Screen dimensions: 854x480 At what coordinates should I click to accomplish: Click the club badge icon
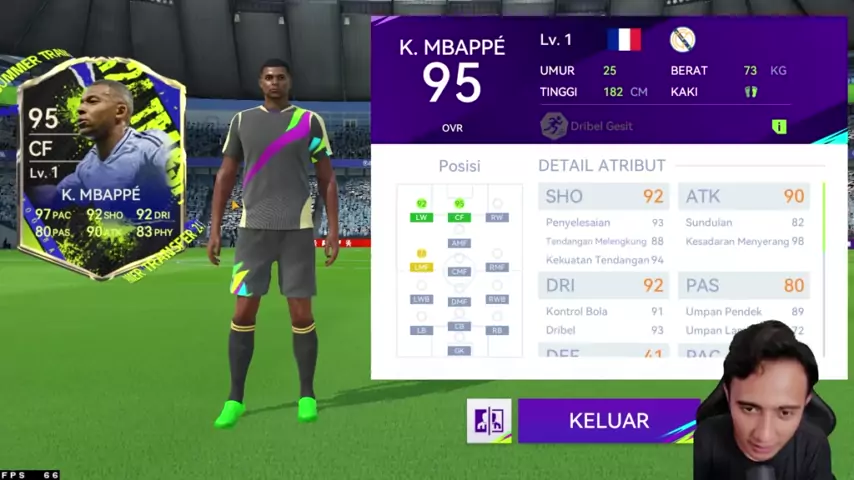pyautogui.click(x=682, y=40)
